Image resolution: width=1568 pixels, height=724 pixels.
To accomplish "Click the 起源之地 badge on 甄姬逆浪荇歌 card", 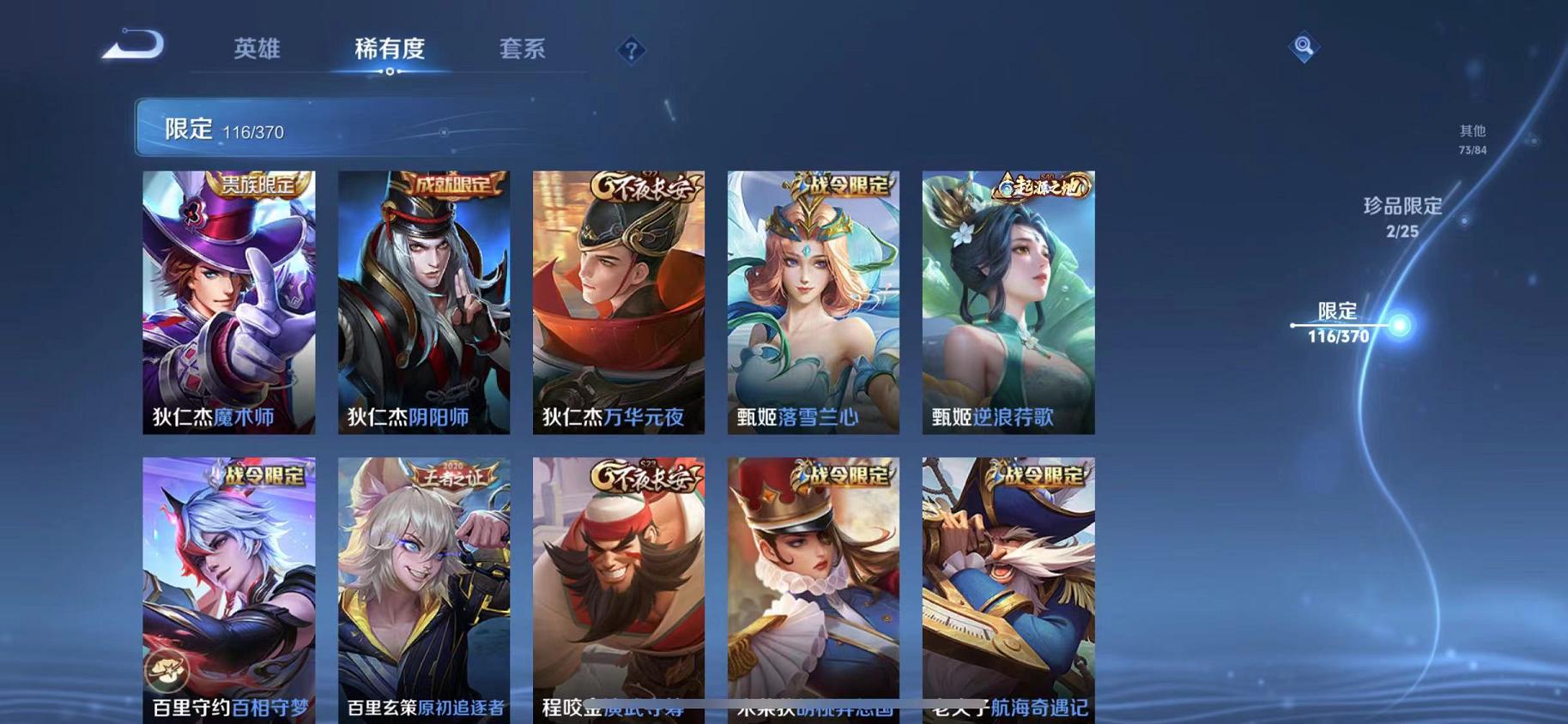I will click(x=1041, y=185).
